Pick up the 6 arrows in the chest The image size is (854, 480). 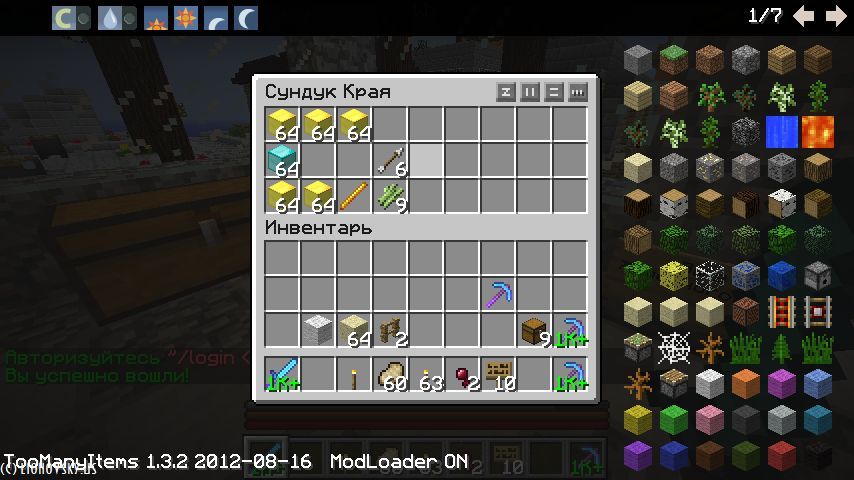pos(392,160)
